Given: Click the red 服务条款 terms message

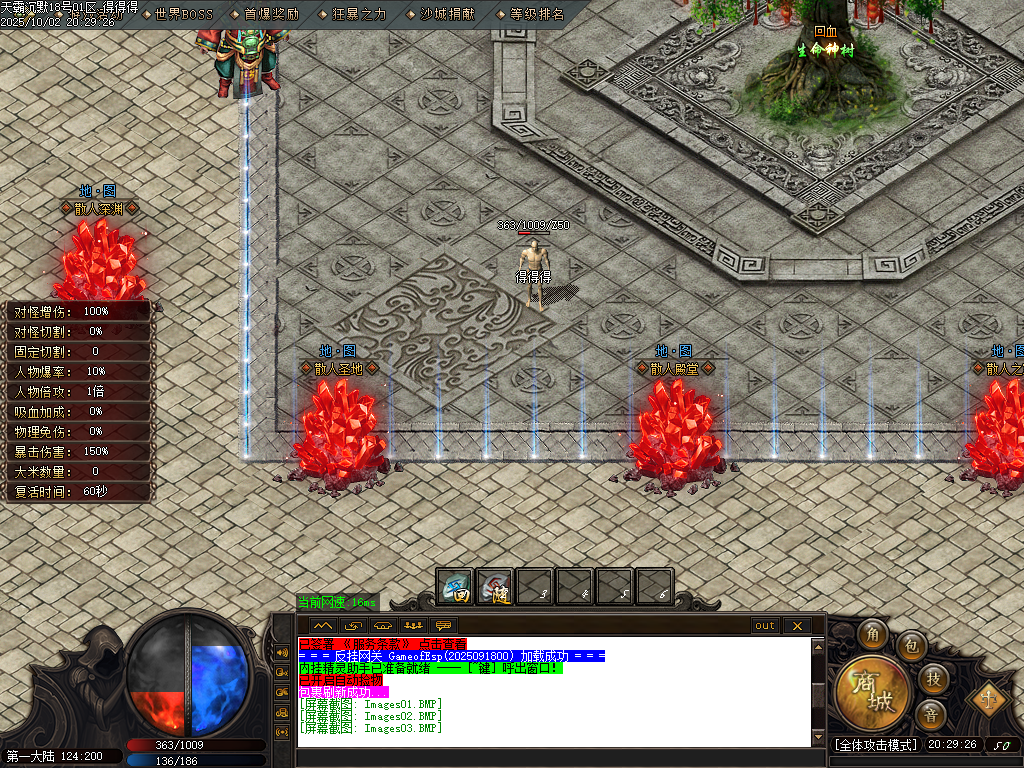Looking at the screenshot, I should pos(382,643).
